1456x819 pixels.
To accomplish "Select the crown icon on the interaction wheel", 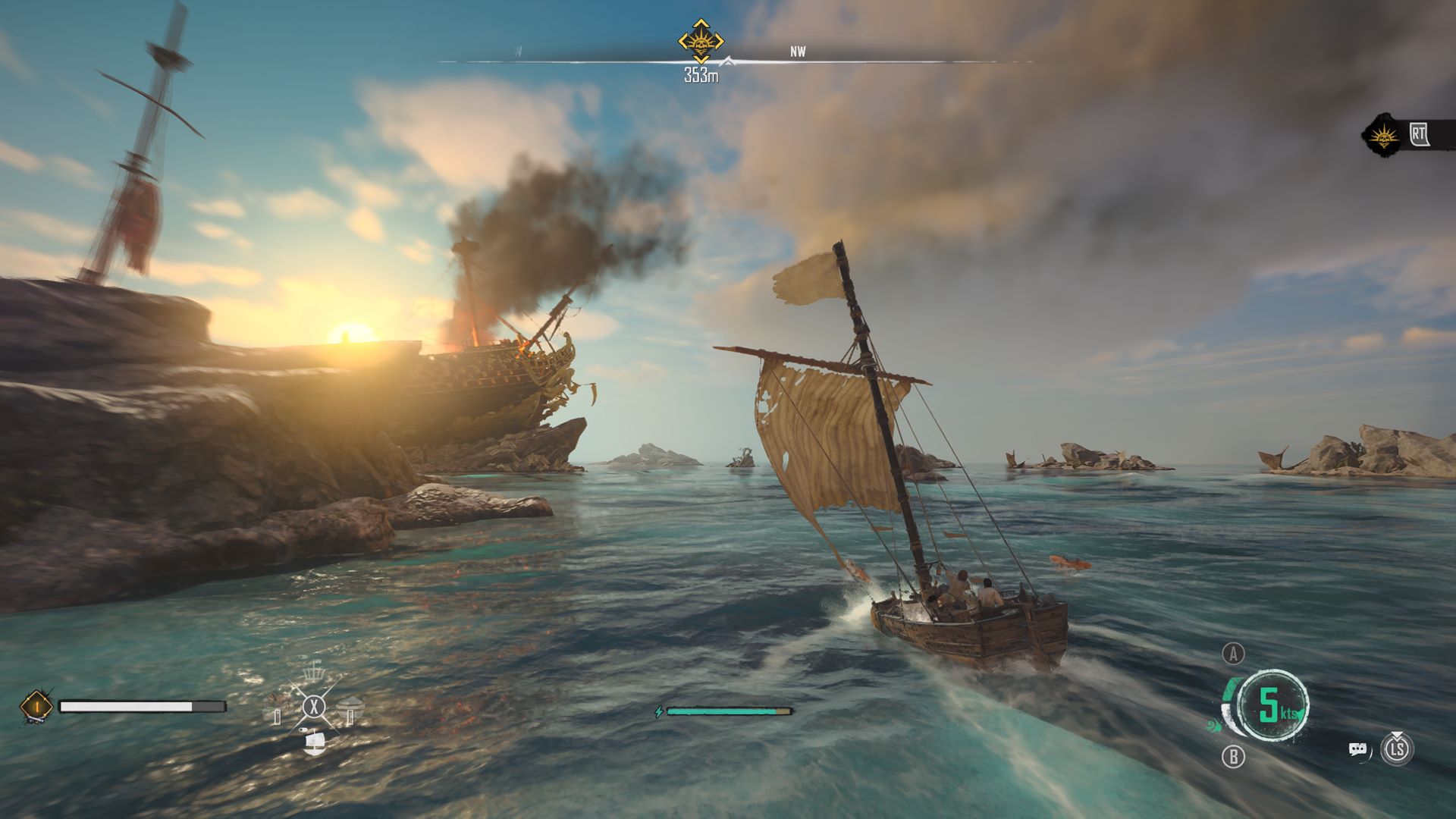I will [313, 673].
